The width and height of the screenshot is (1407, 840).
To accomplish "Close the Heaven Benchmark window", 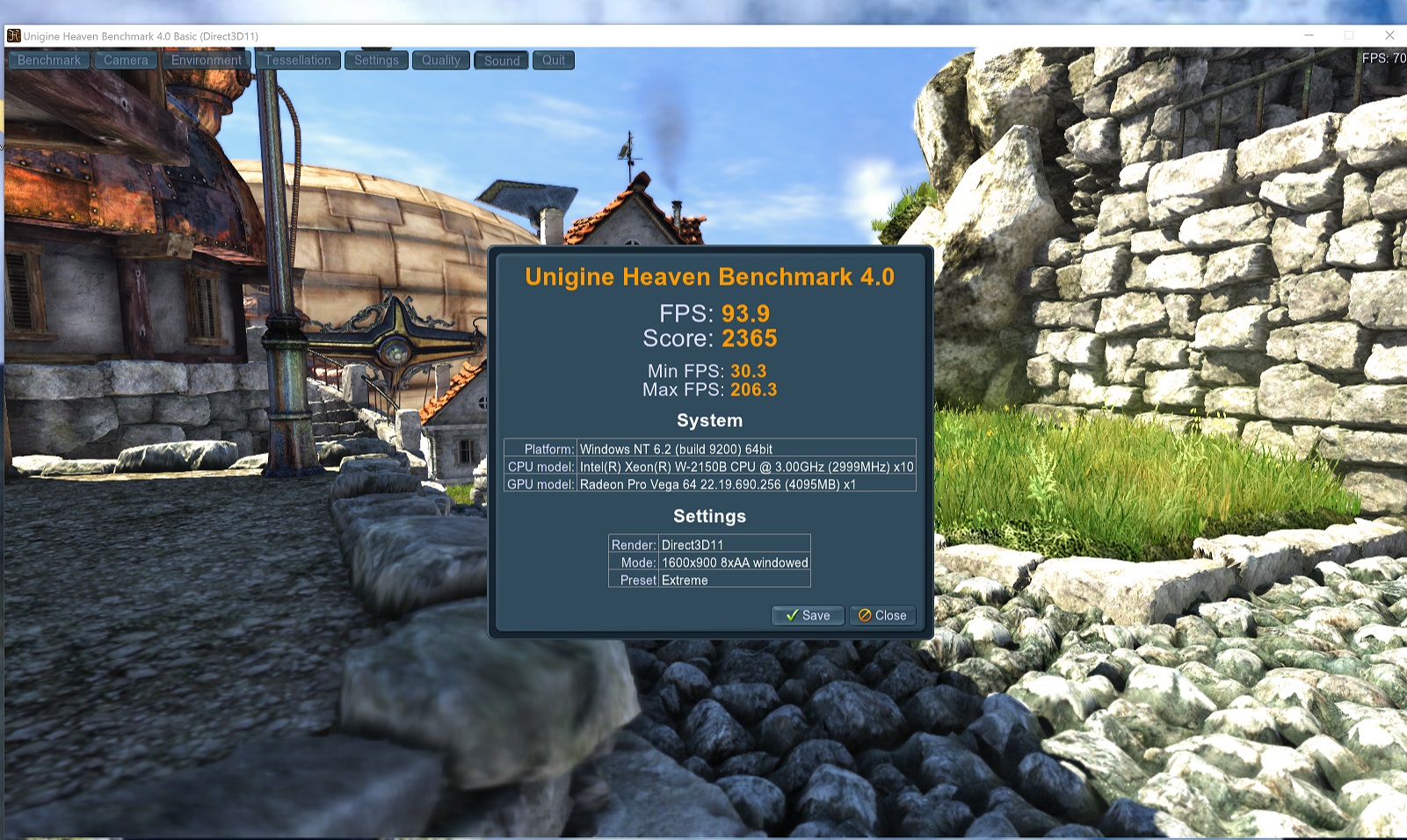I will click(1389, 35).
